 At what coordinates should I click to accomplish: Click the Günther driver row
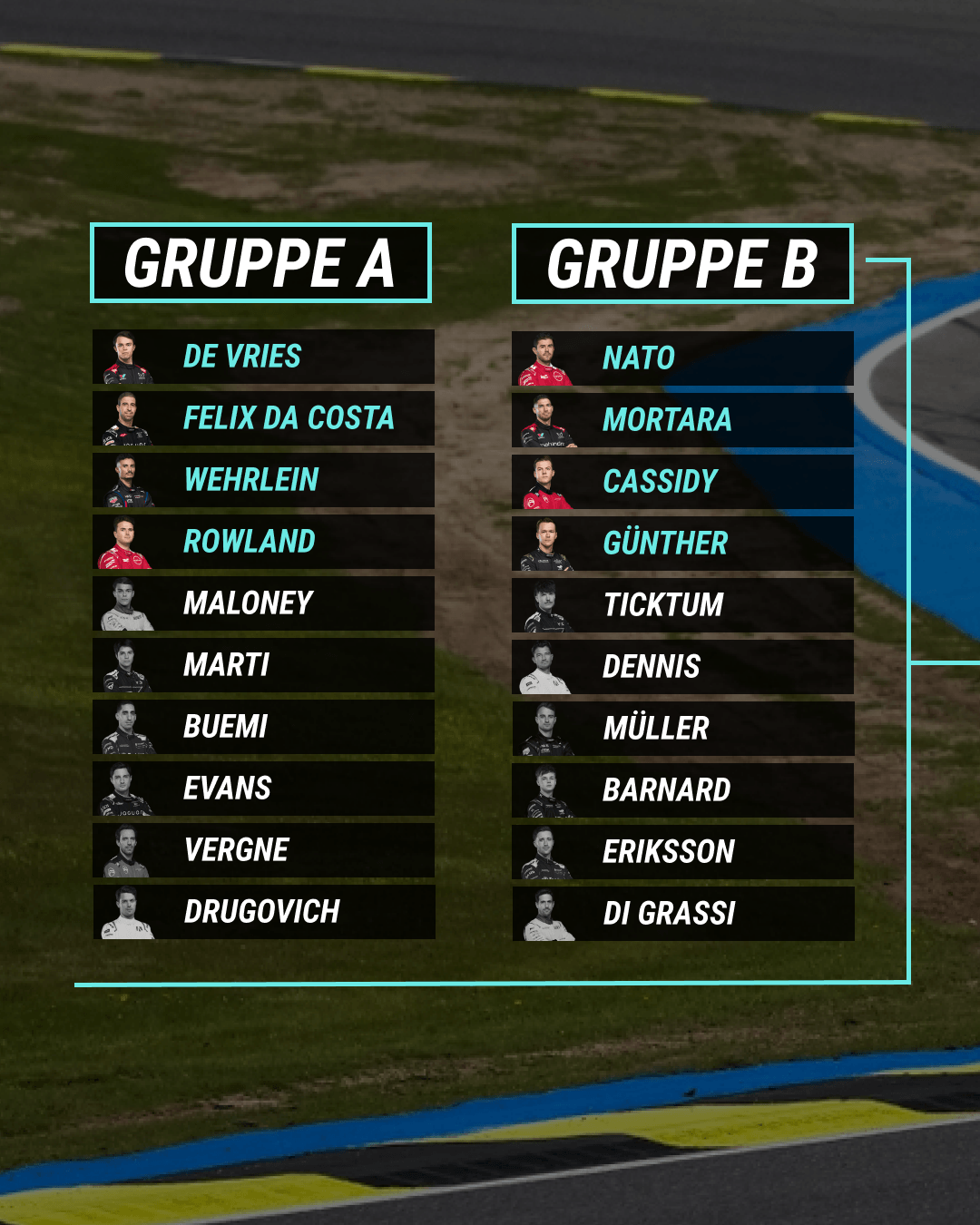(x=682, y=544)
